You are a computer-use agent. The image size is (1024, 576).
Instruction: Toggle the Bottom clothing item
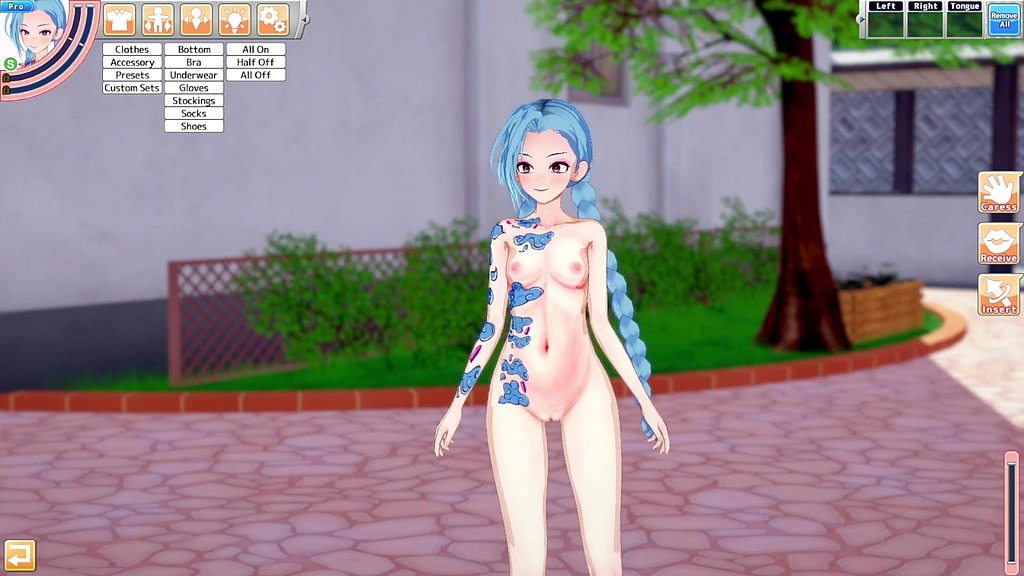coord(194,49)
